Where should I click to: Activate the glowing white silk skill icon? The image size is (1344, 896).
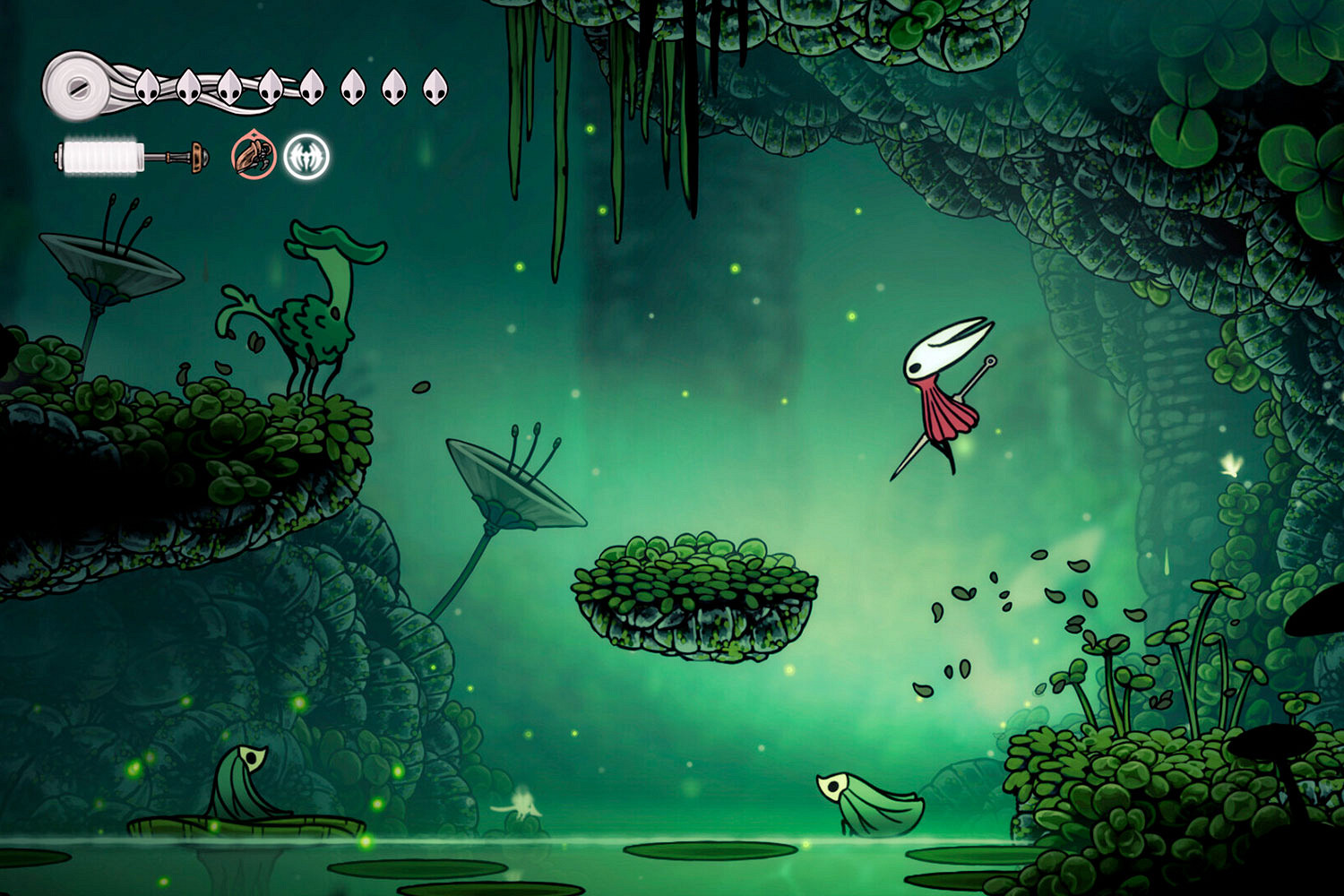pos(306,157)
